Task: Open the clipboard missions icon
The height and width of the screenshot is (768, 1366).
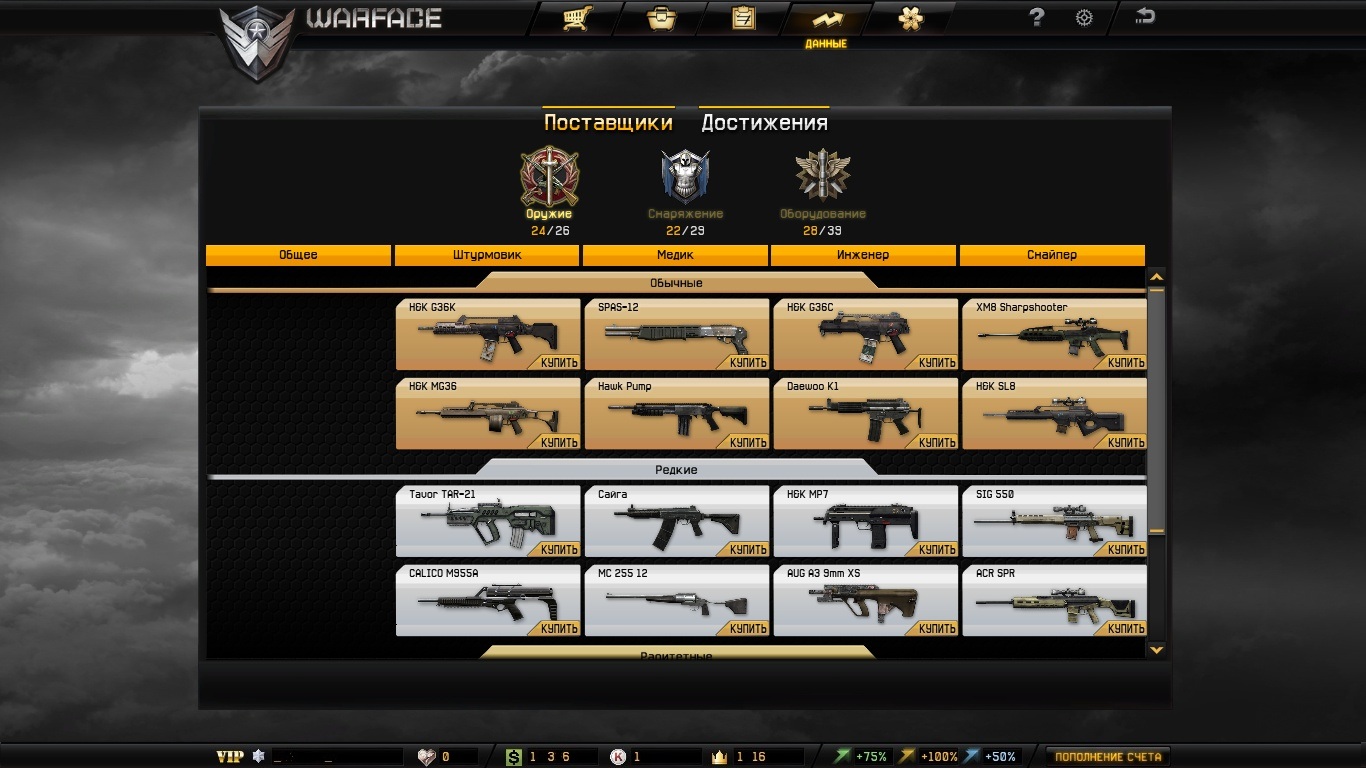Action: [x=743, y=18]
